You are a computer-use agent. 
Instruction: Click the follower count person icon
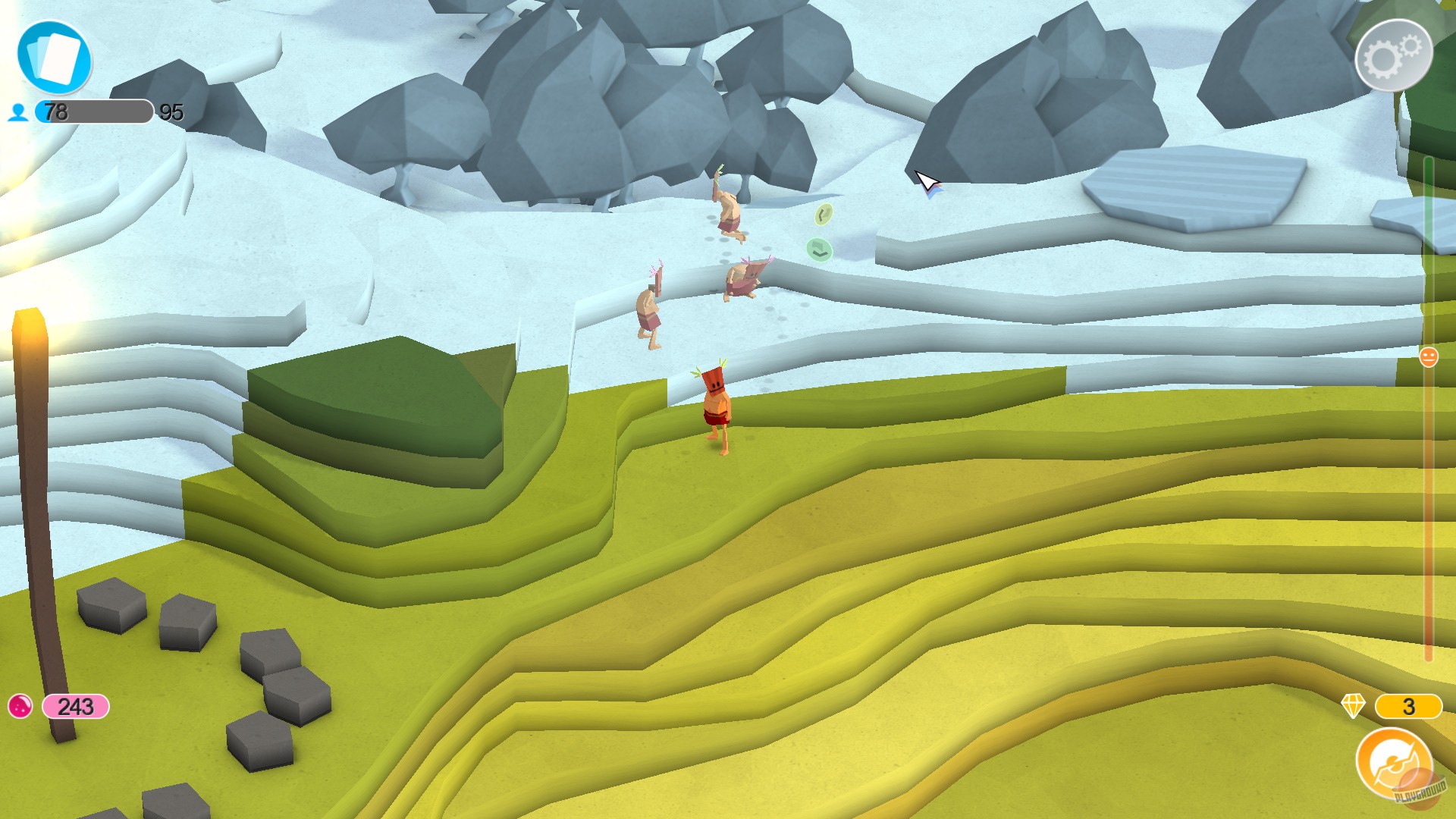pos(19,114)
